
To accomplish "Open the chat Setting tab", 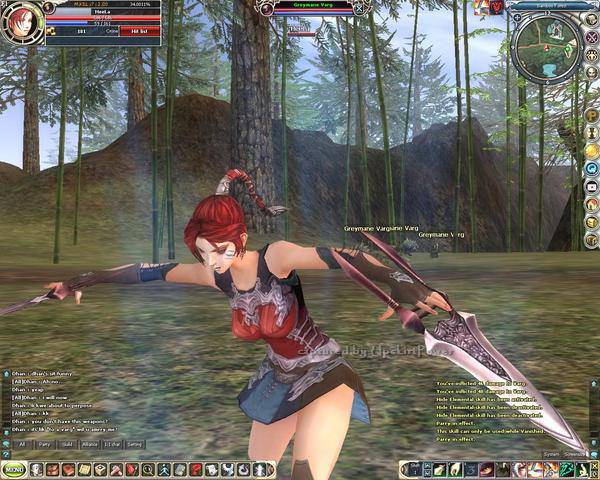I will pyautogui.click(x=134, y=443).
